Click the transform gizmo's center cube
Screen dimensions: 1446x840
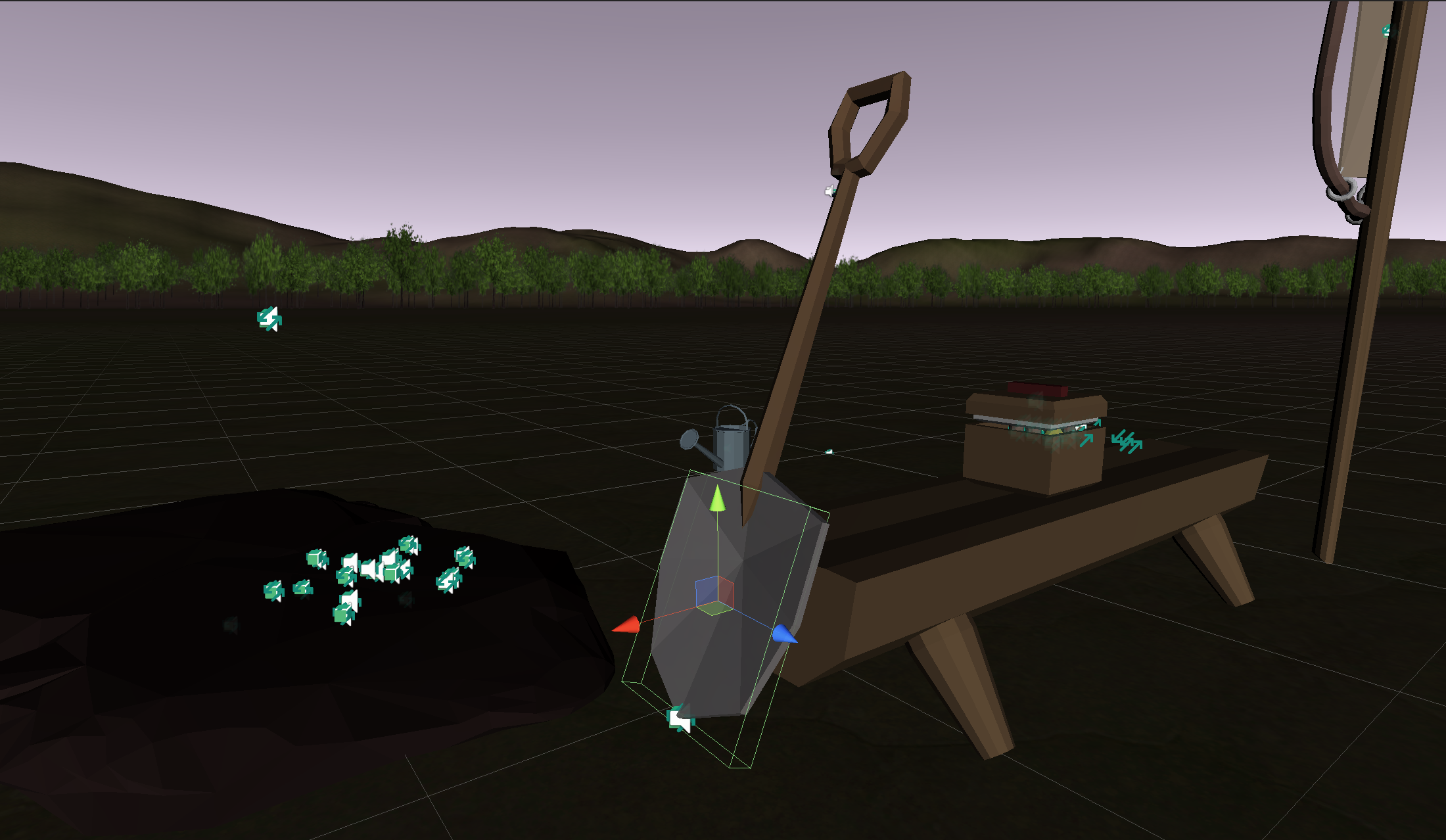(x=714, y=595)
